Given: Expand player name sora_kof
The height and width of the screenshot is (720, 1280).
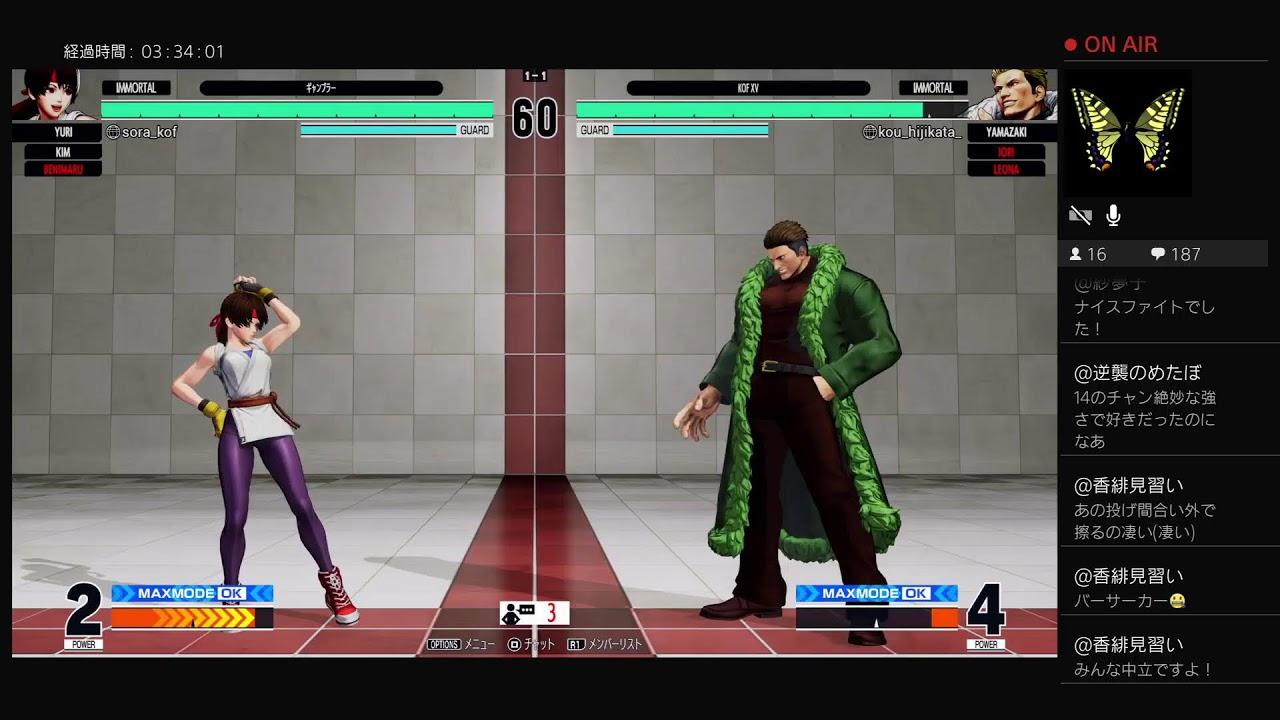Looking at the screenshot, I should [x=140, y=130].
